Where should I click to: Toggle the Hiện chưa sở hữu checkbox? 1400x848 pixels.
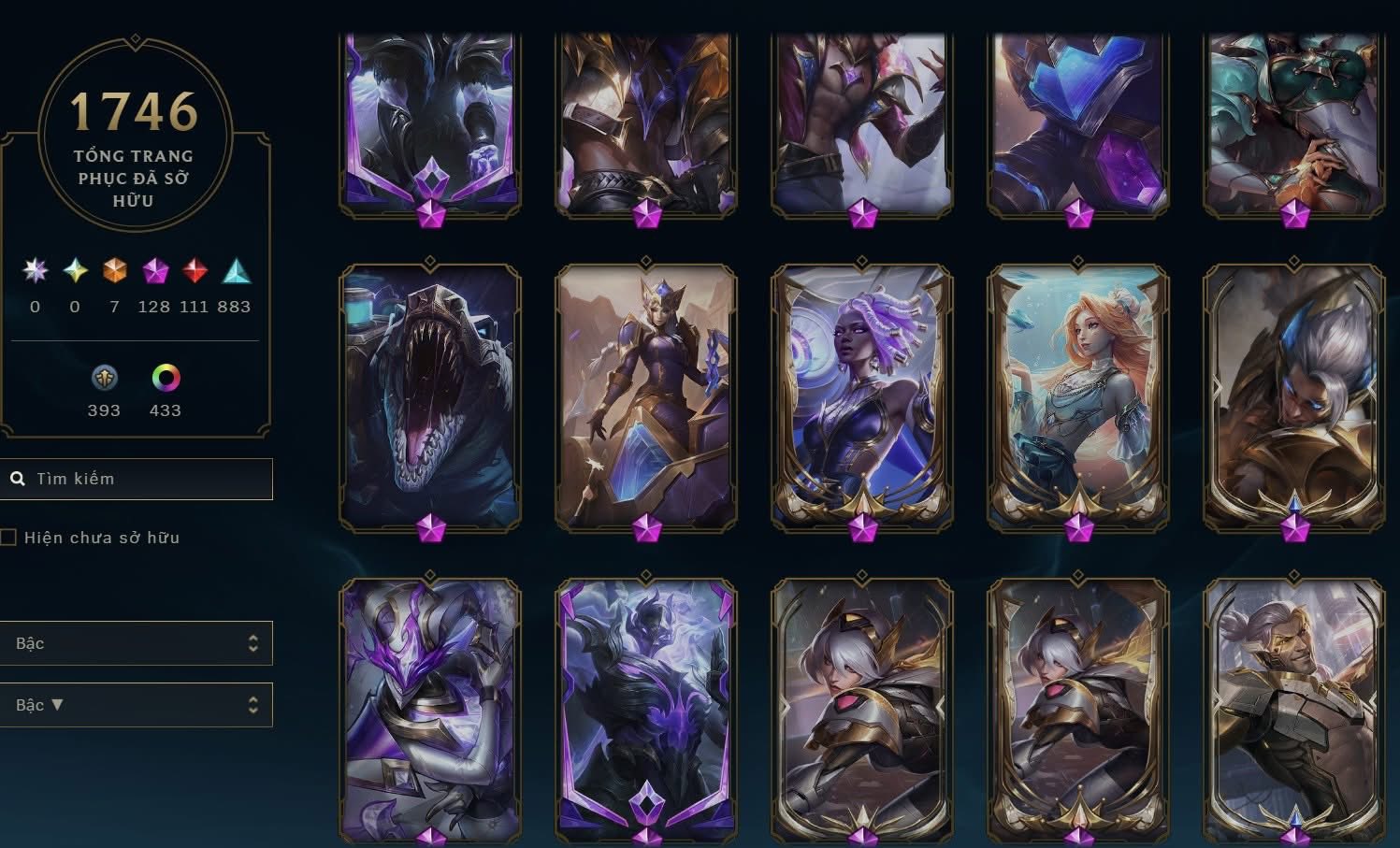pyautogui.click(x=8, y=538)
